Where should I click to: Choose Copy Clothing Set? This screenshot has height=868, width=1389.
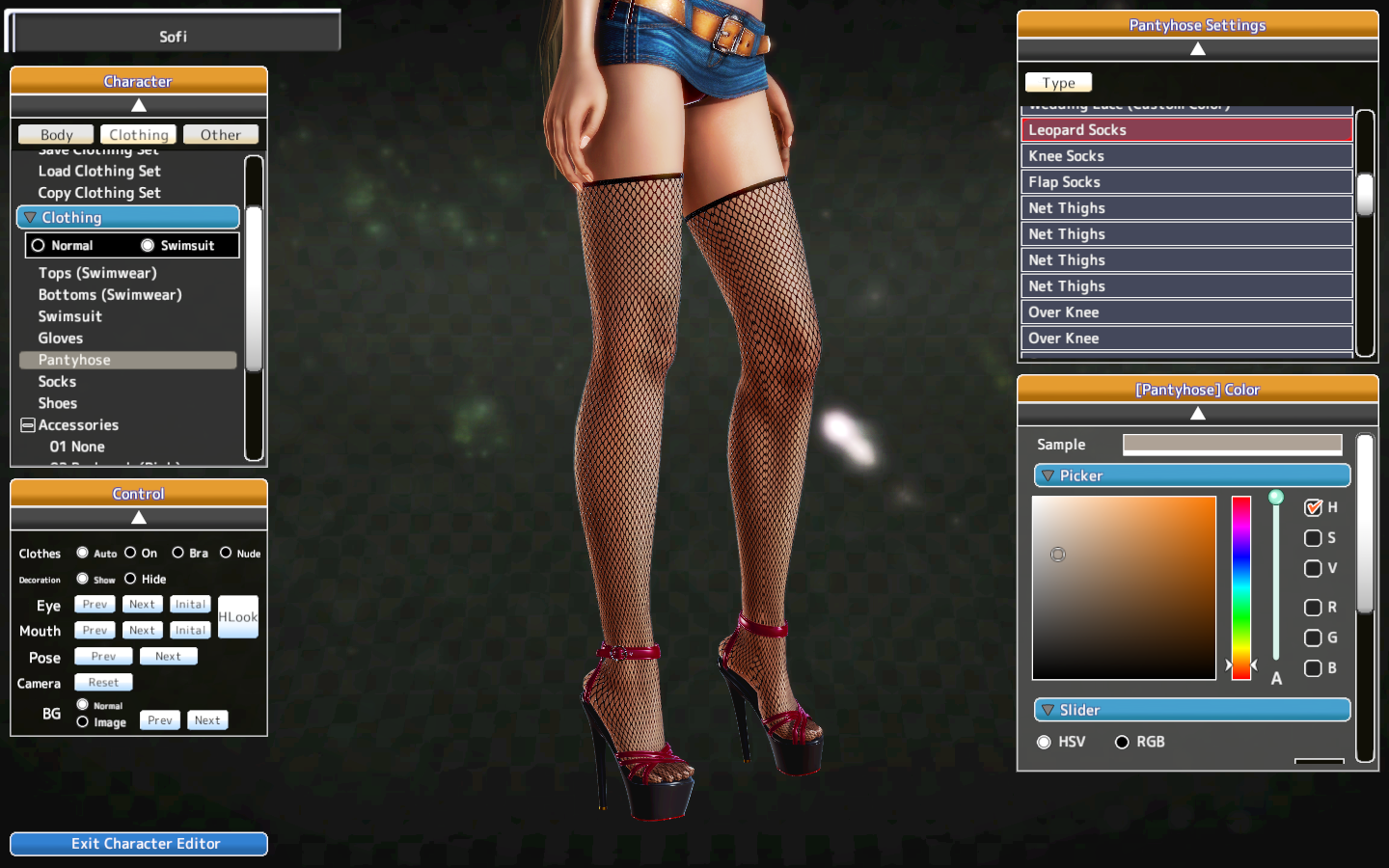coord(99,193)
